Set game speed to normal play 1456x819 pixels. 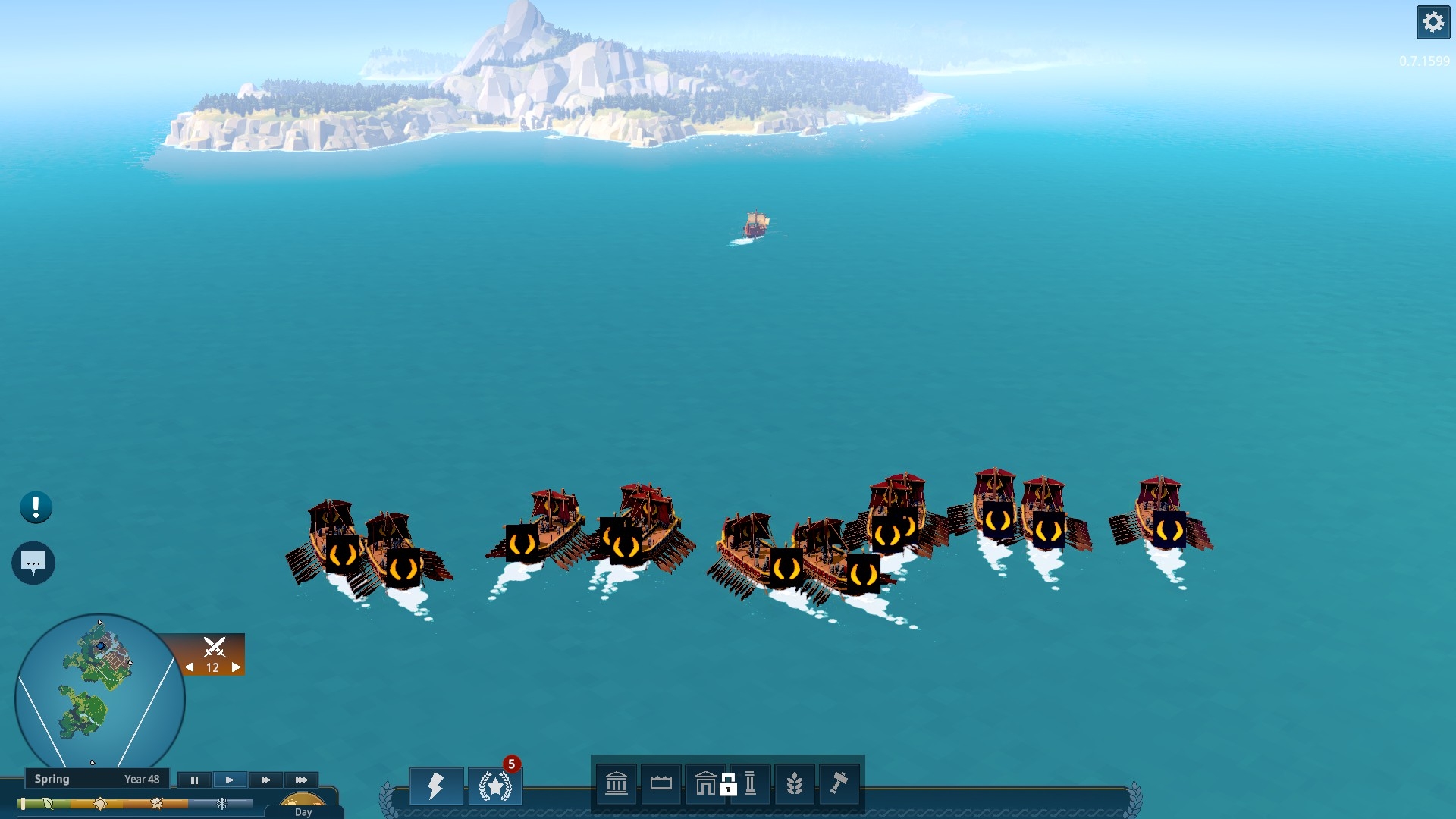click(230, 780)
